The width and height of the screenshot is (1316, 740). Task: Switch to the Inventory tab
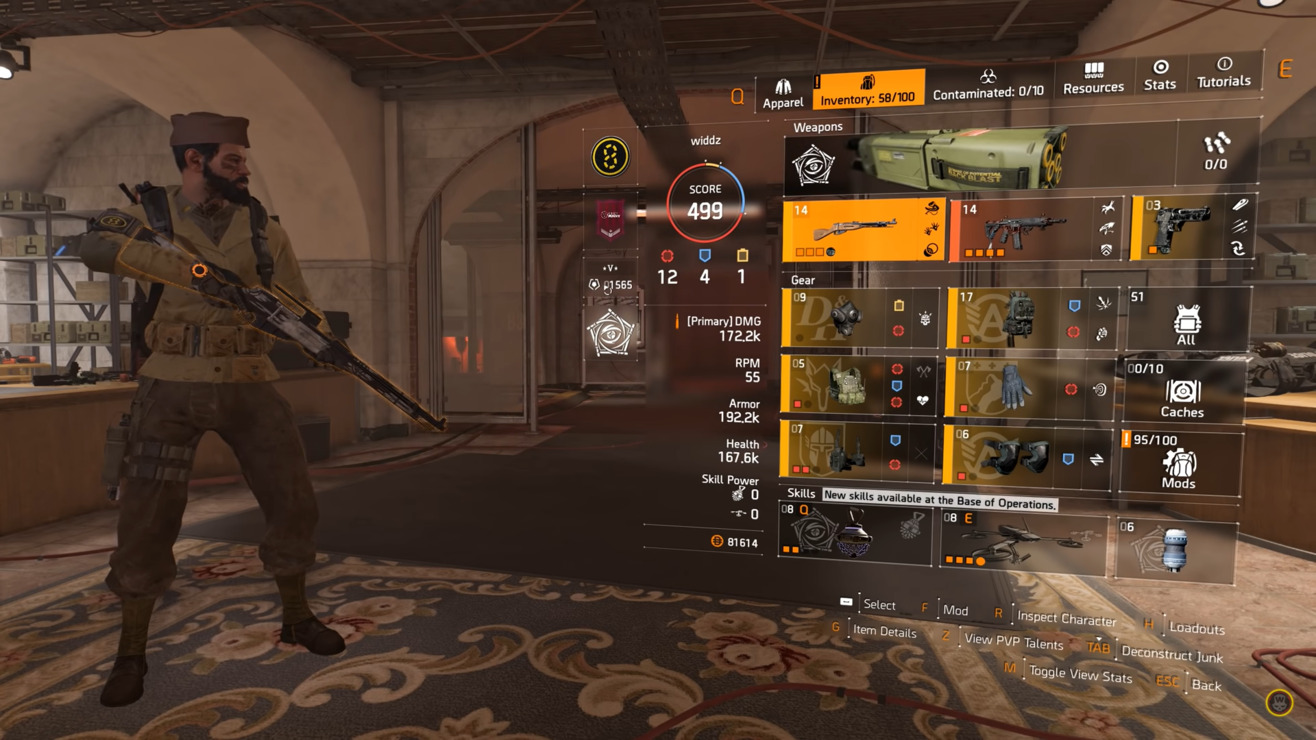(x=867, y=90)
